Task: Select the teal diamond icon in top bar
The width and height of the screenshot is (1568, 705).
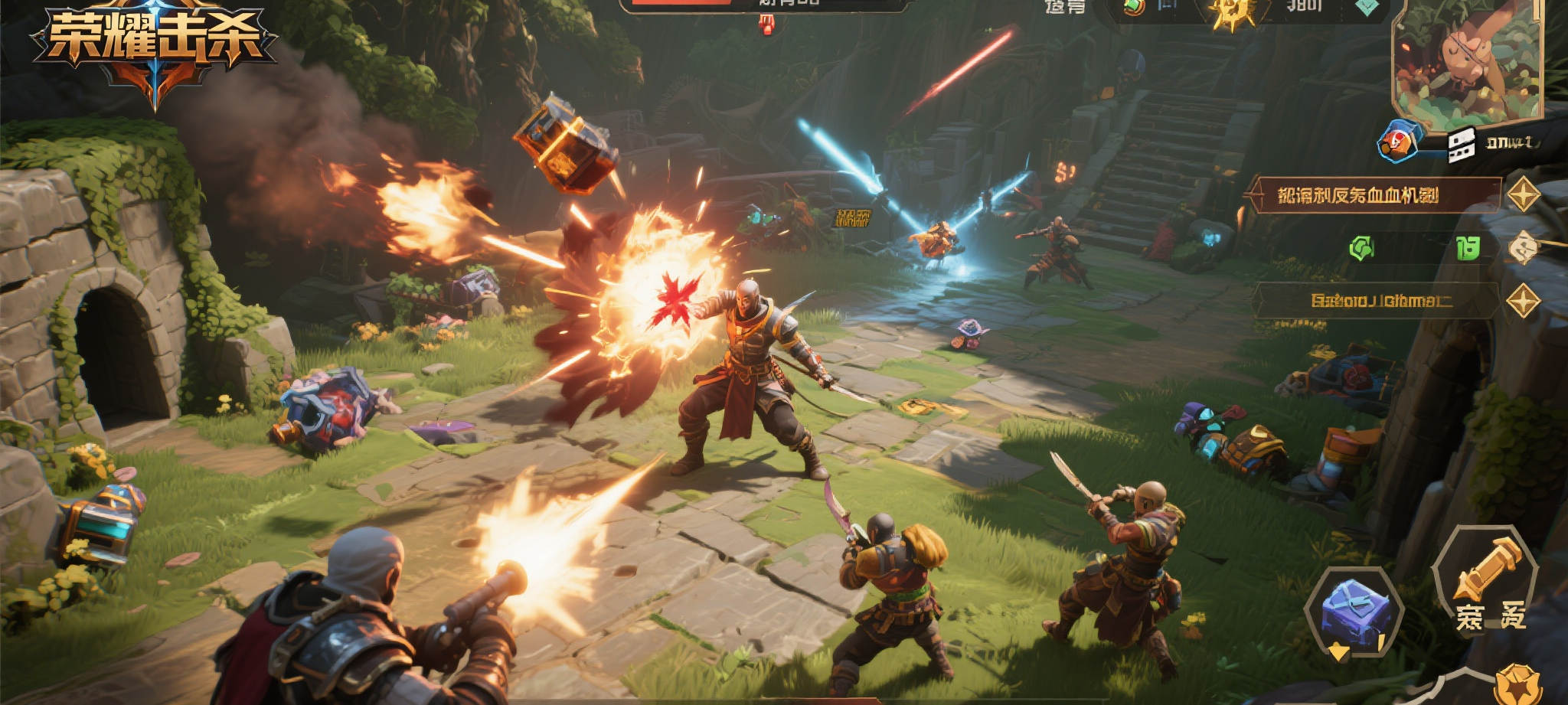Action: pos(1368,7)
